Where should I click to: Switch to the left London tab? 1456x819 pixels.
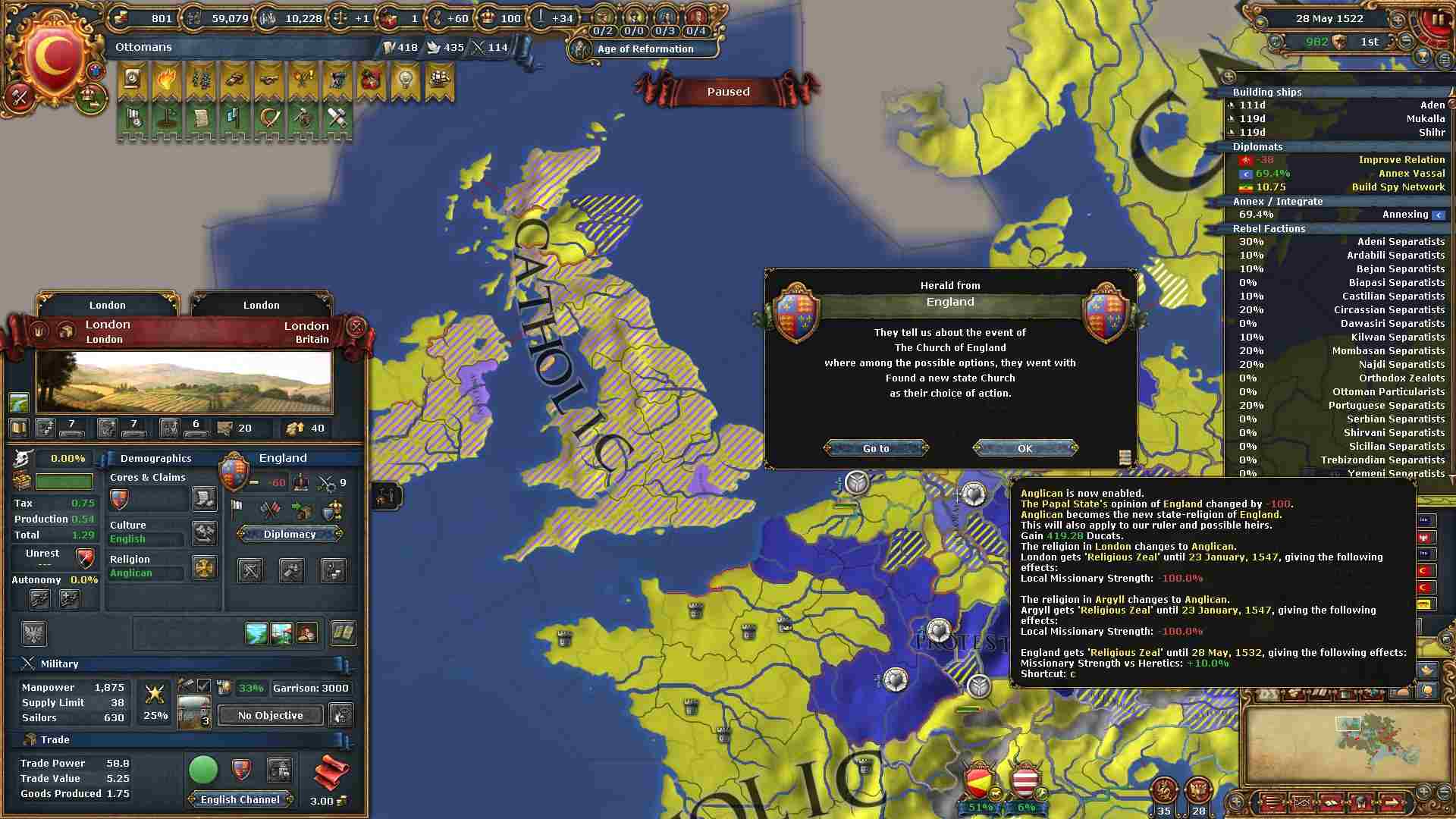pos(108,305)
